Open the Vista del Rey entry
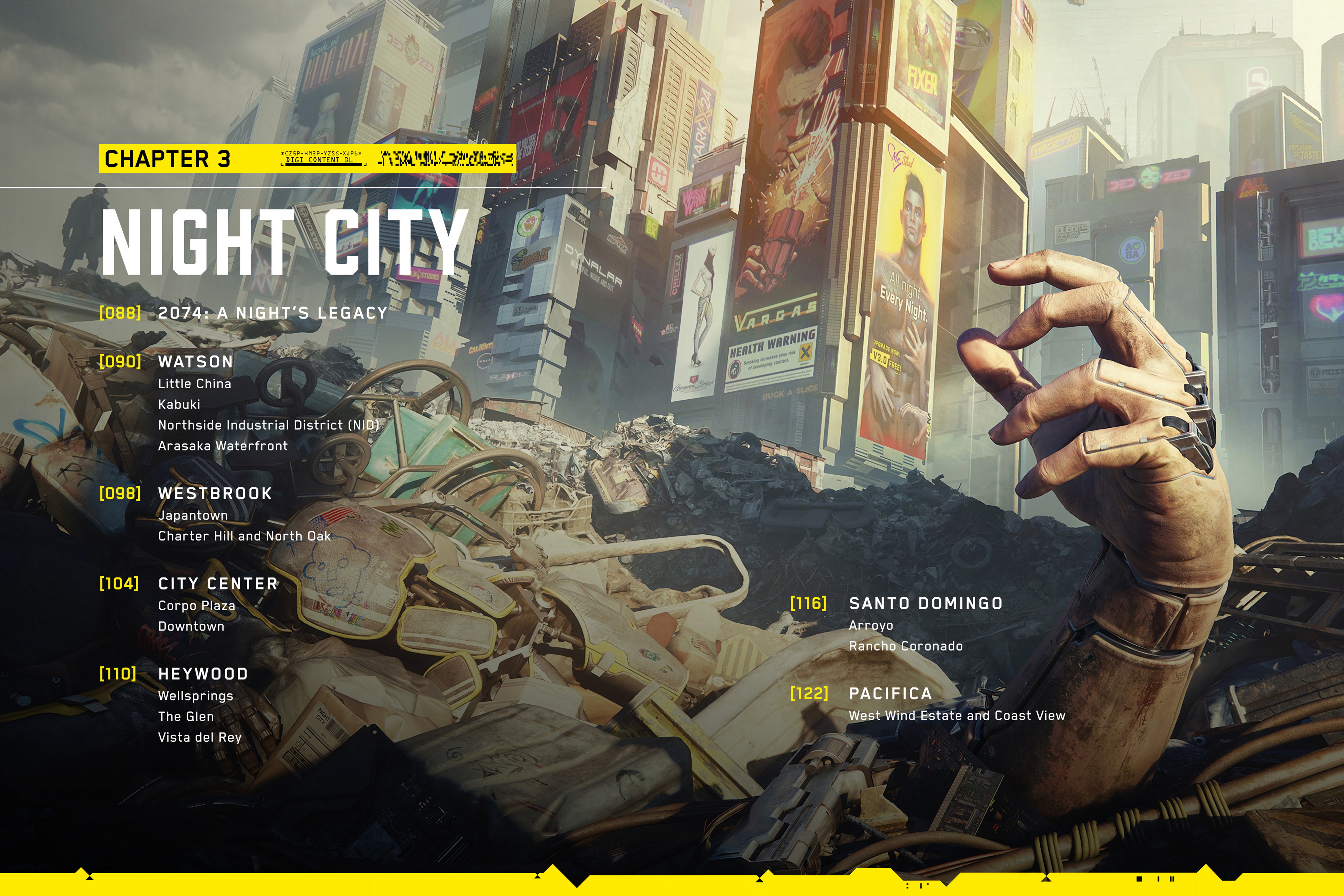 pyautogui.click(x=199, y=737)
